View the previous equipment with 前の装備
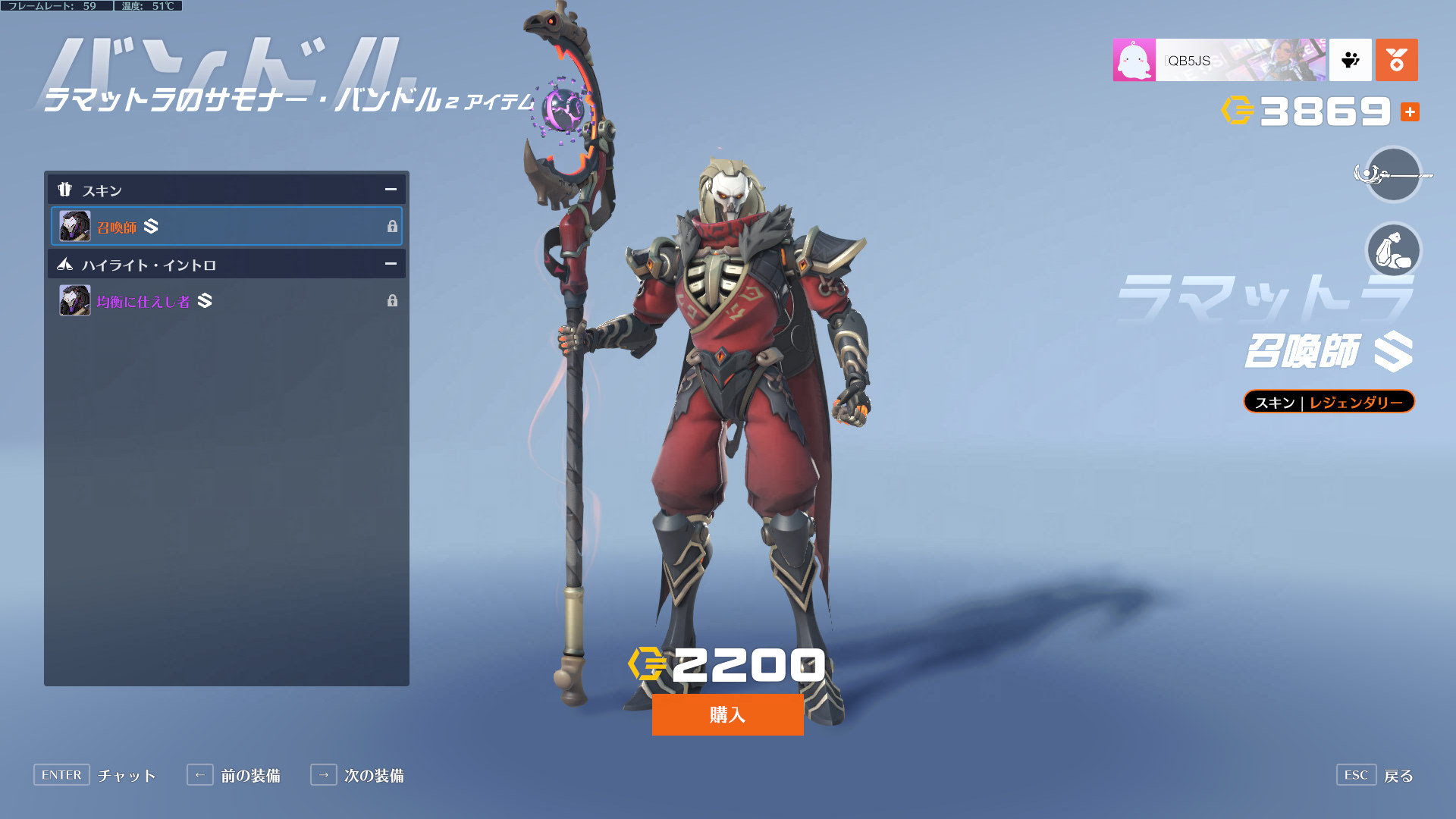 (x=234, y=775)
